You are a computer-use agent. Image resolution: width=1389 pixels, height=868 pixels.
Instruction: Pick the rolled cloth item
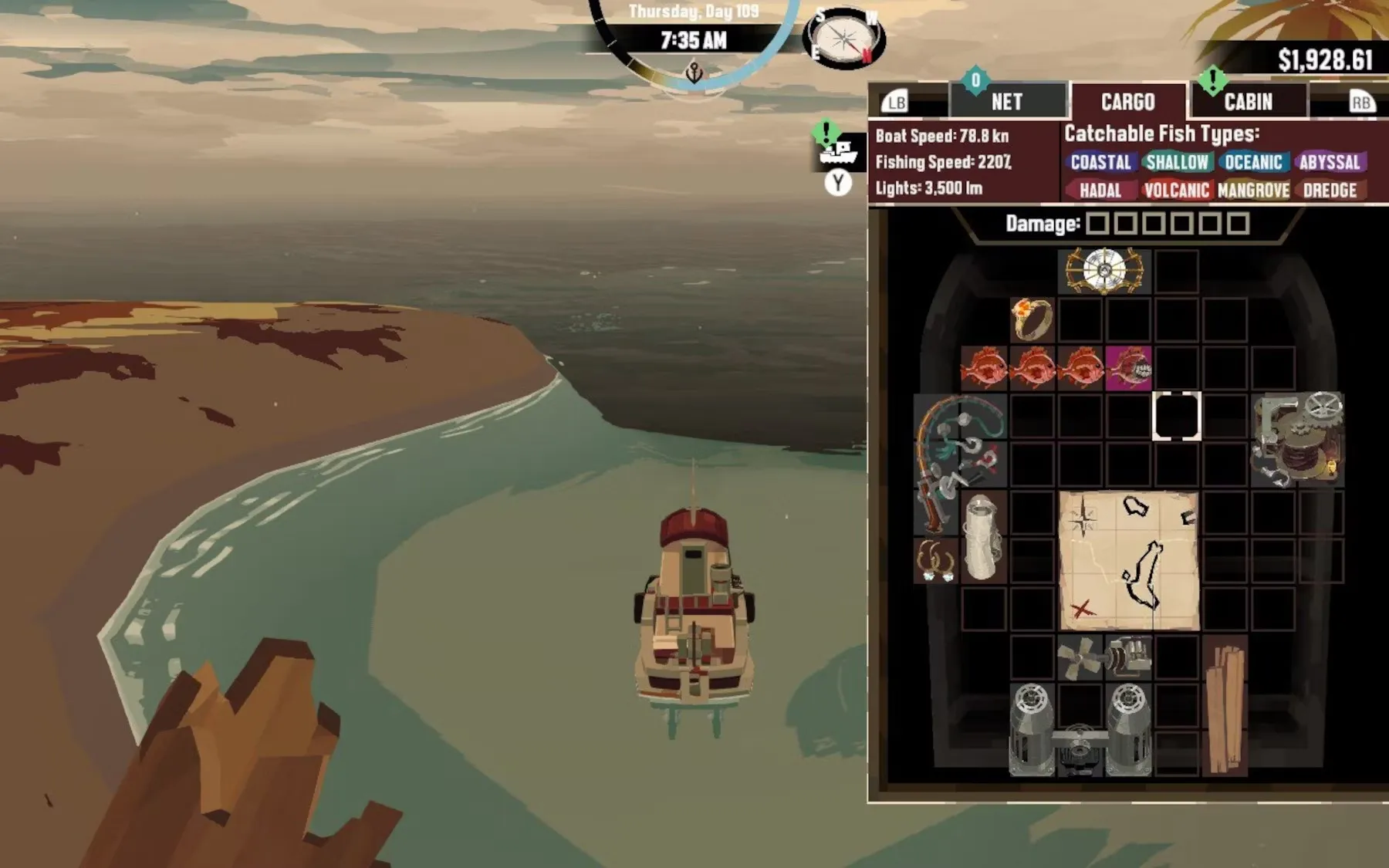pos(984,537)
